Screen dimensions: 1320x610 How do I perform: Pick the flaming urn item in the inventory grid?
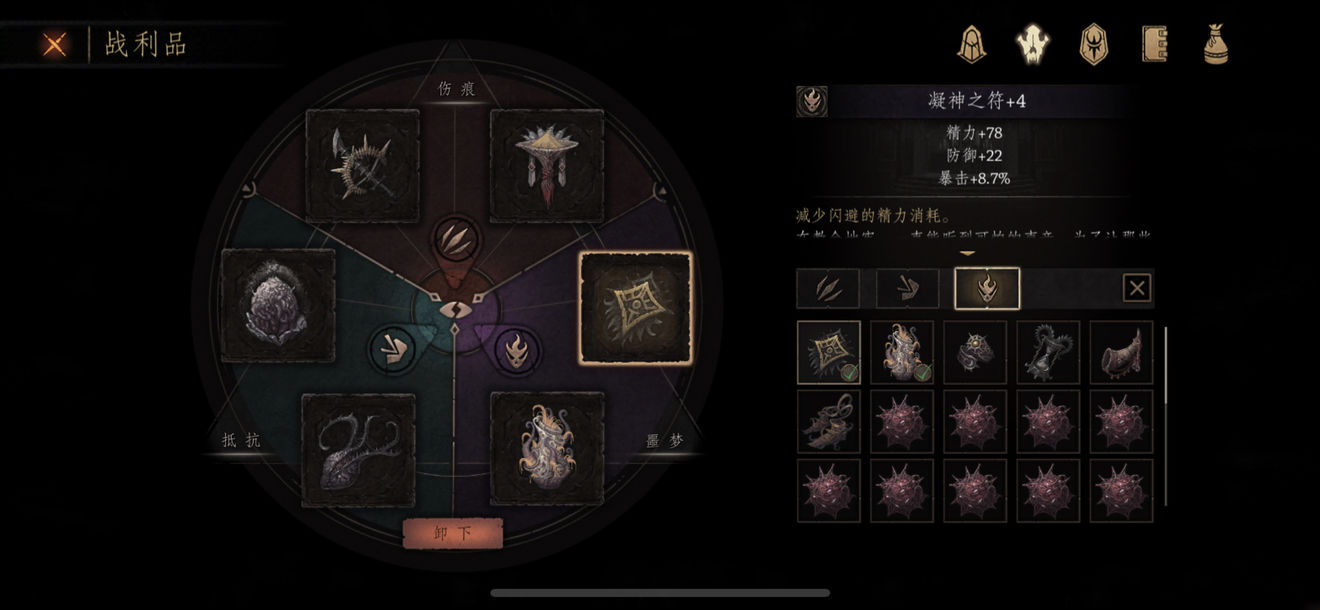[x=902, y=352]
